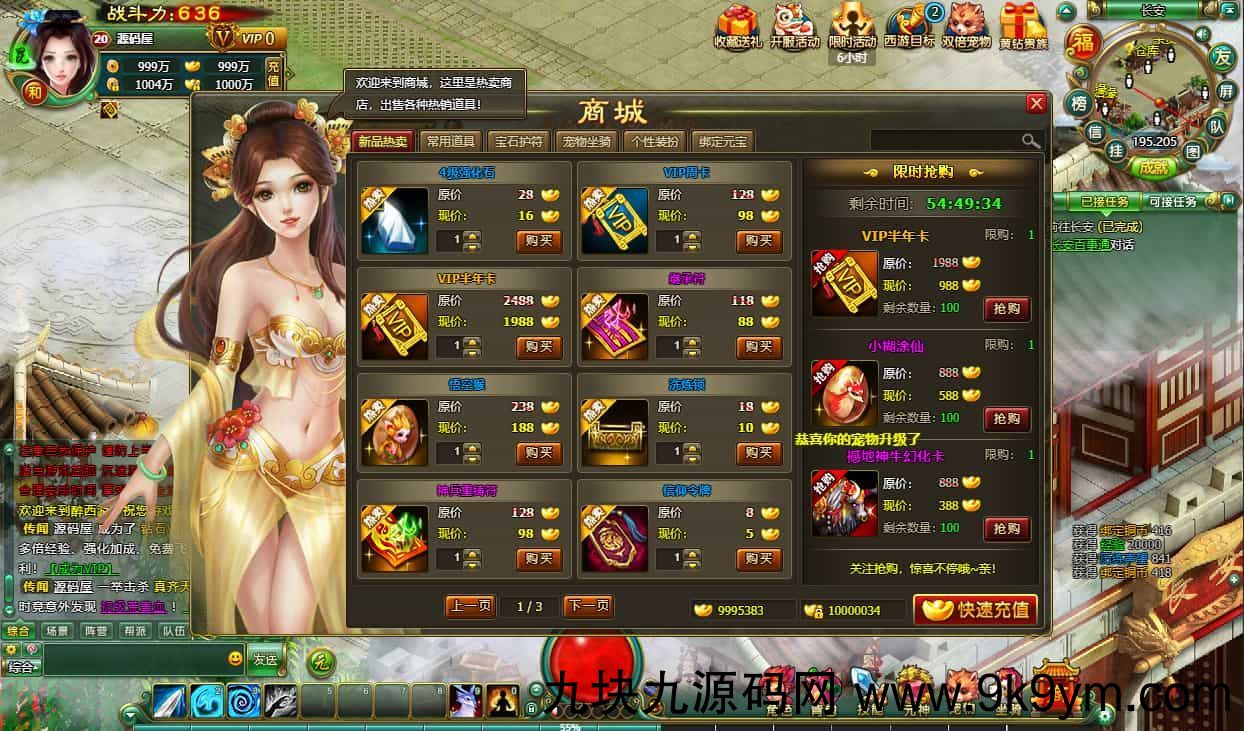This screenshot has width=1244, height=731.
Task: Switch to the 可接任务 quest tab
Action: 1173,202
